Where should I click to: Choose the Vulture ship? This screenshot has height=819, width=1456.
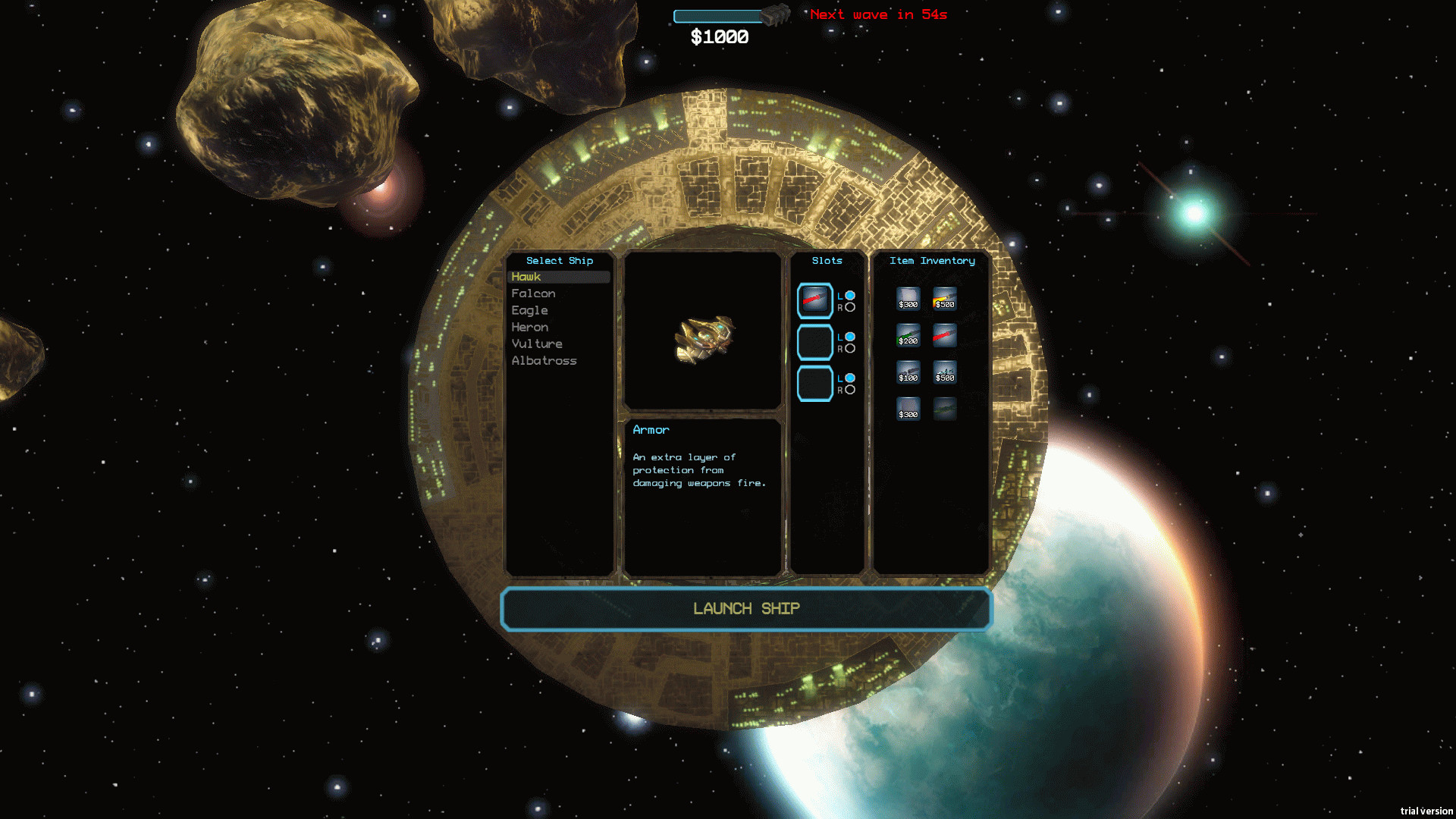click(537, 344)
